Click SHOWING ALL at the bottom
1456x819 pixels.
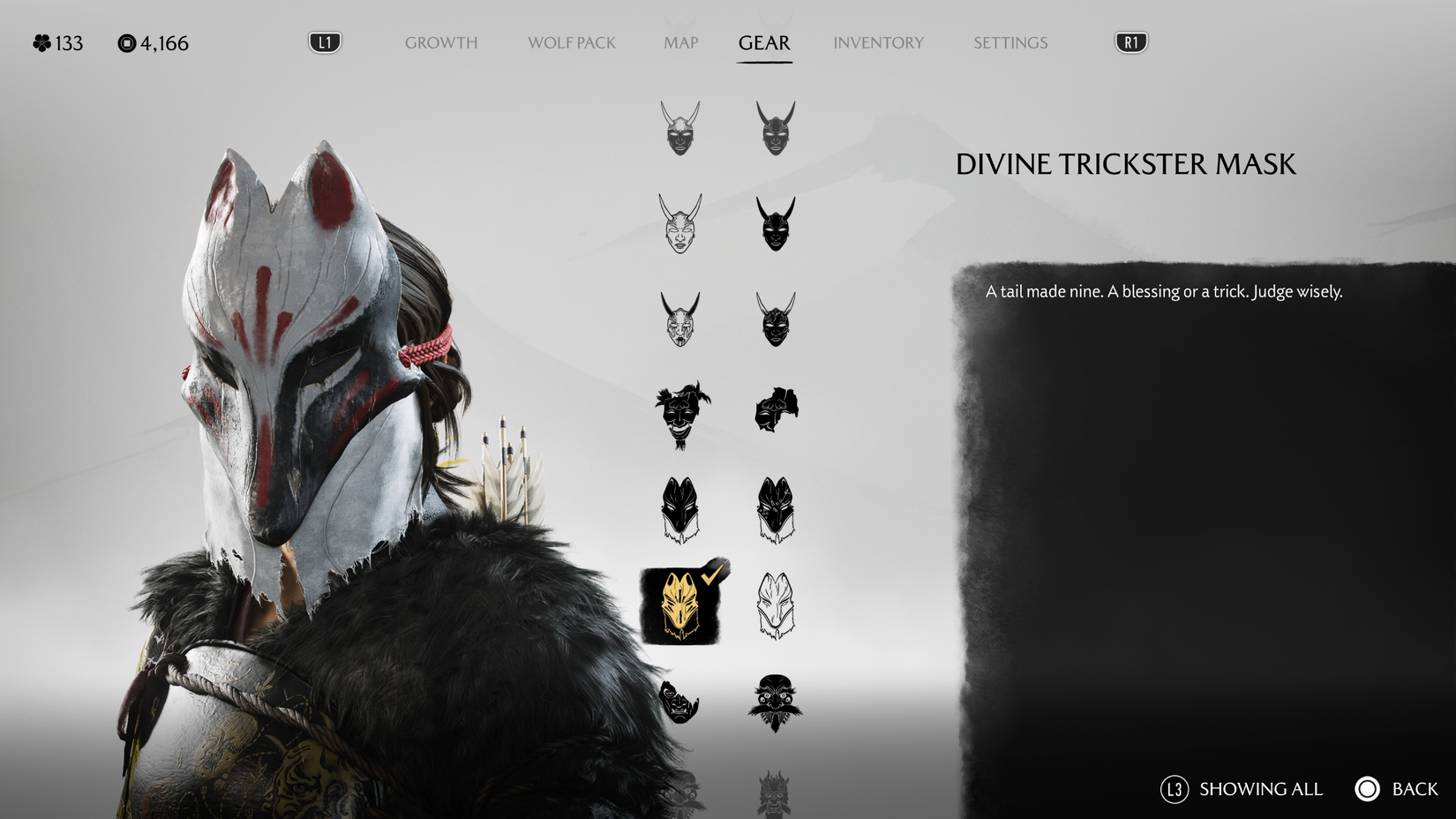[x=1260, y=789]
